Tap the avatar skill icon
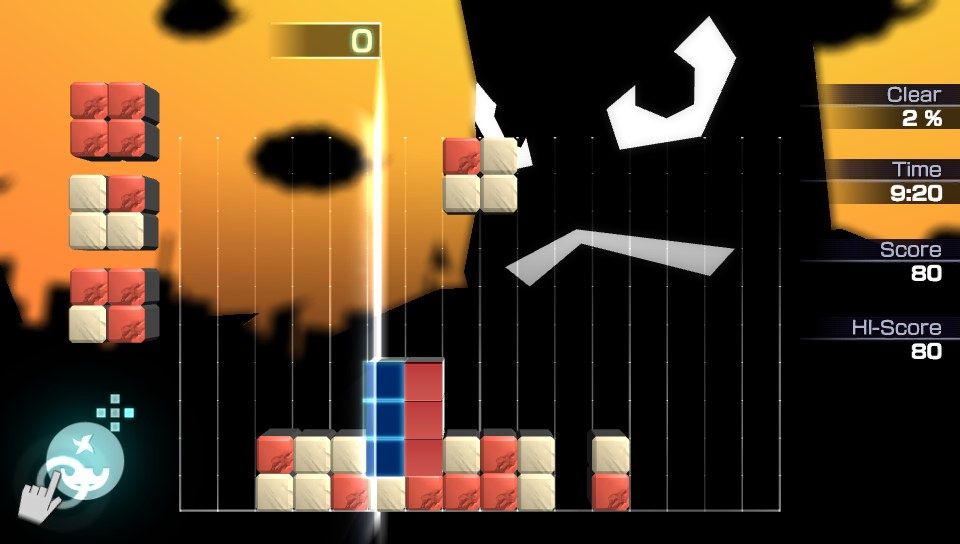 [x=85, y=463]
